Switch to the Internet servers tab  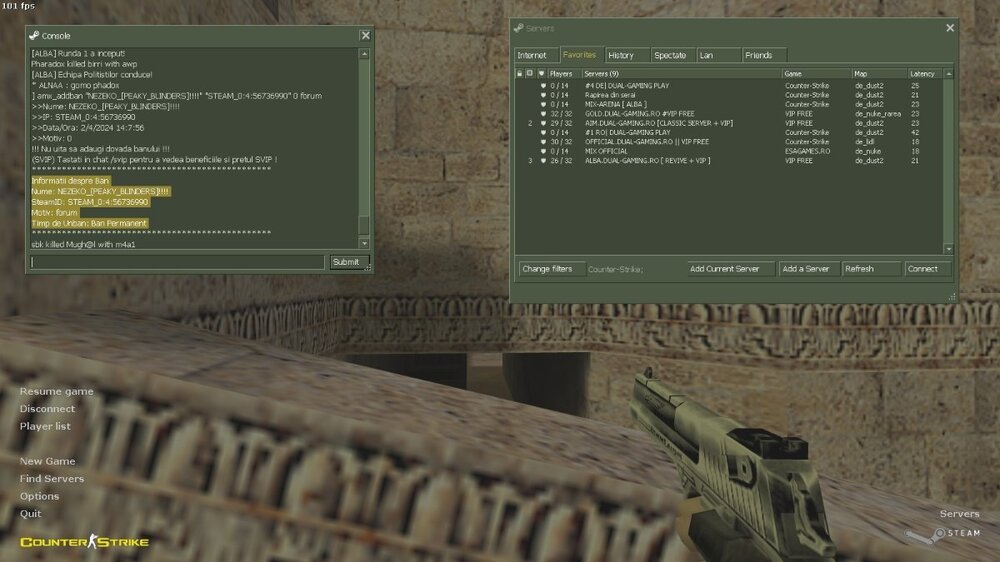click(x=533, y=55)
